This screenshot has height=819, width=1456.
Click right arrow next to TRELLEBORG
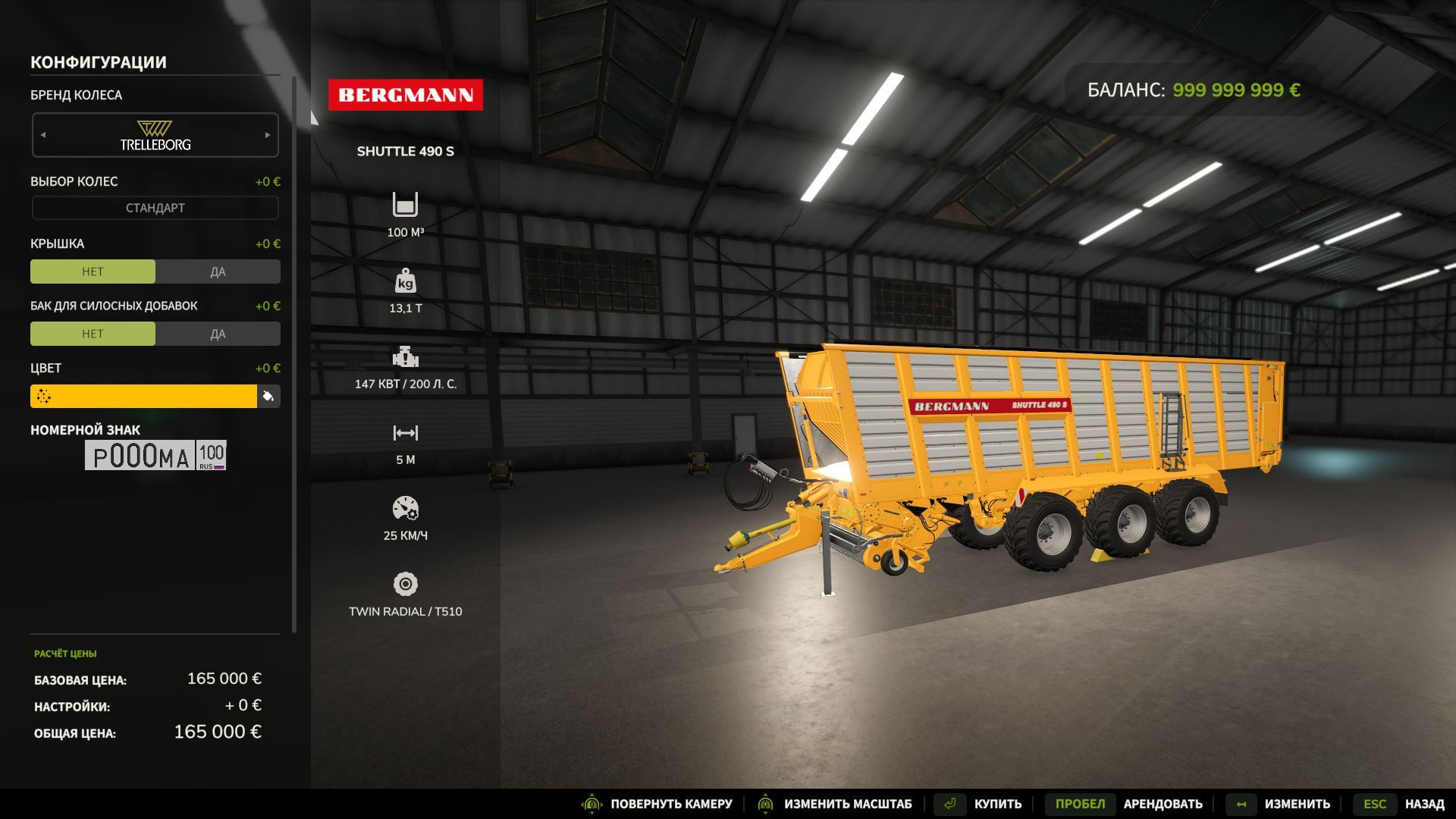268,135
